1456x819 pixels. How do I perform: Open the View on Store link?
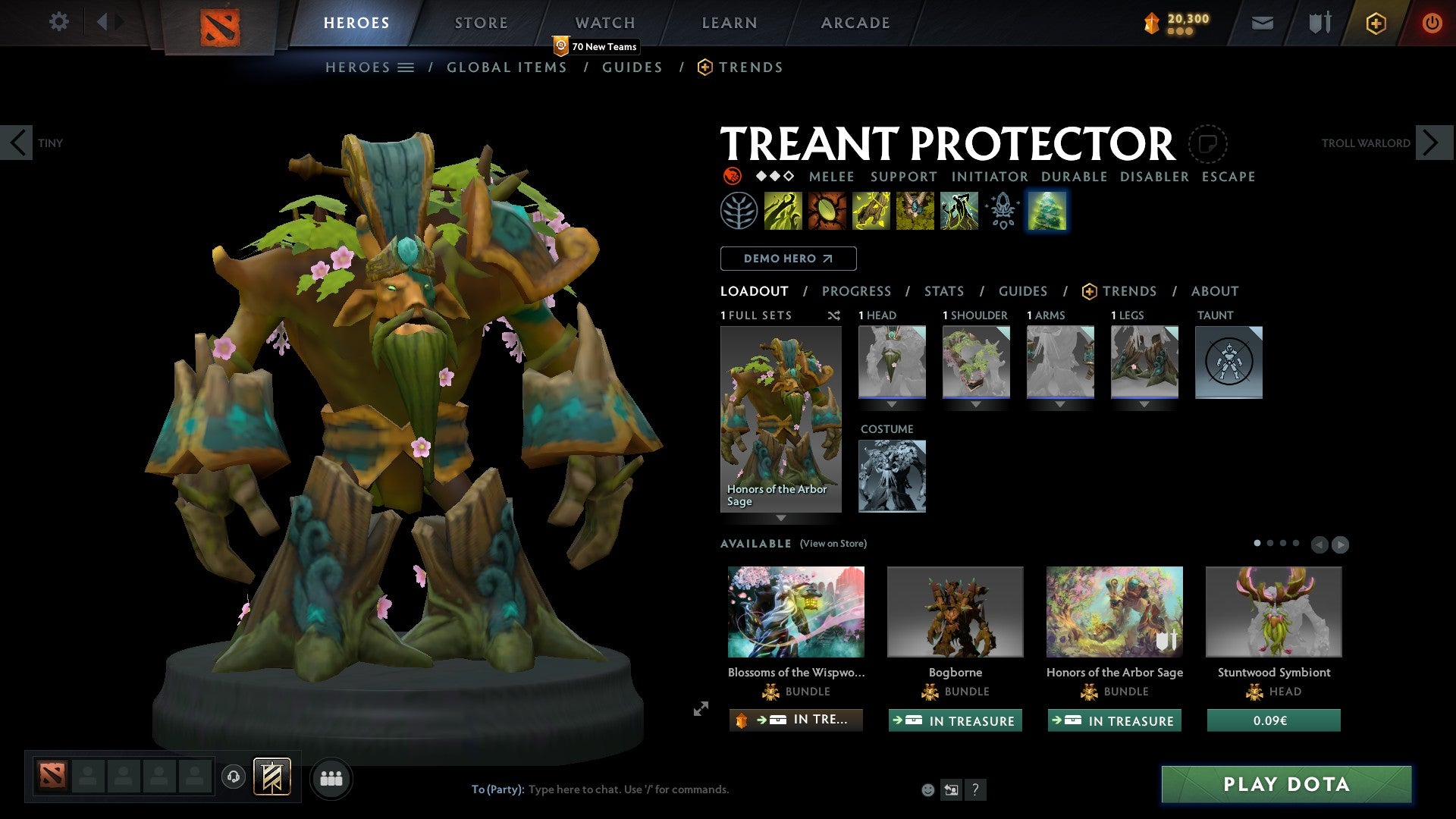[832, 544]
